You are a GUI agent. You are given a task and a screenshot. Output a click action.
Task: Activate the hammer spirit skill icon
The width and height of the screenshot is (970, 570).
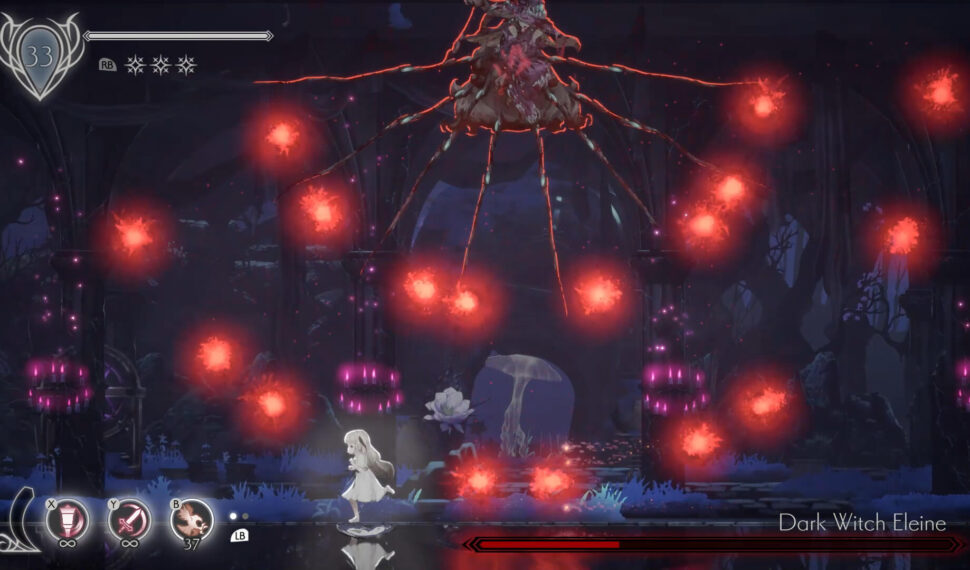tap(69, 520)
